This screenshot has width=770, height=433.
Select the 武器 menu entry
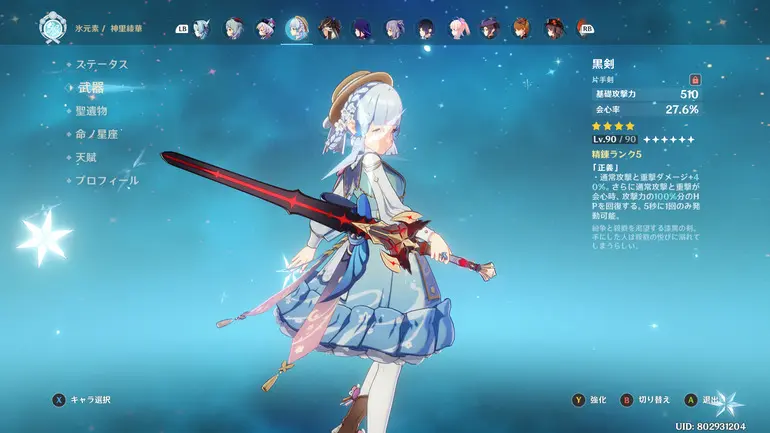point(94,87)
